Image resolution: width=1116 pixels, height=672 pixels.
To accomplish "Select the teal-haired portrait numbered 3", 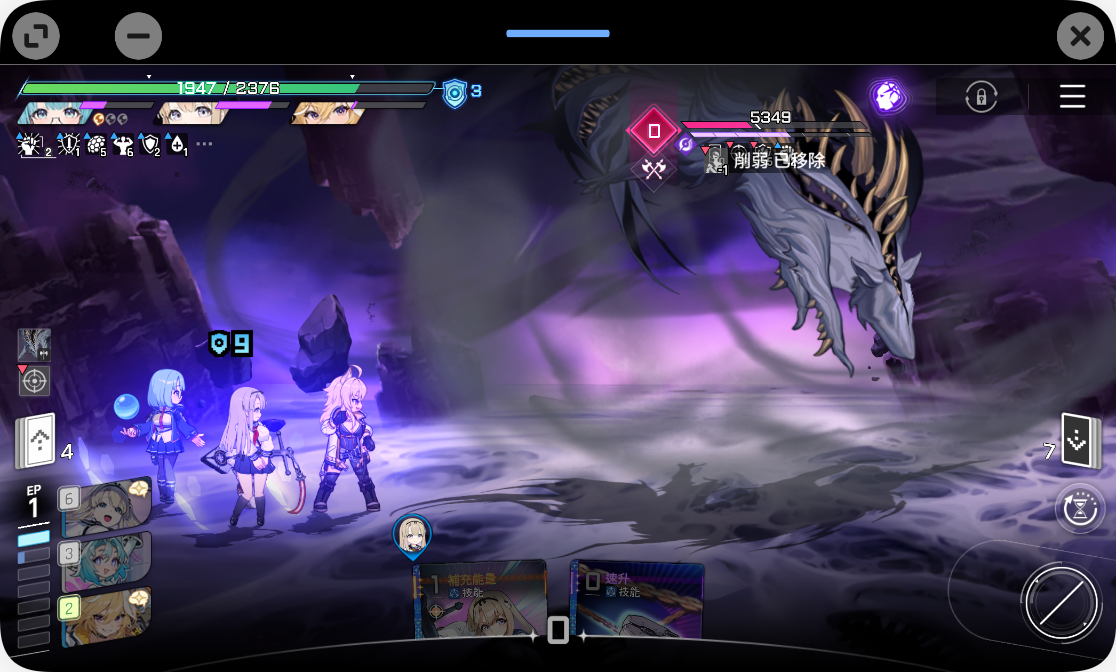I will click(x=105, y=561).
